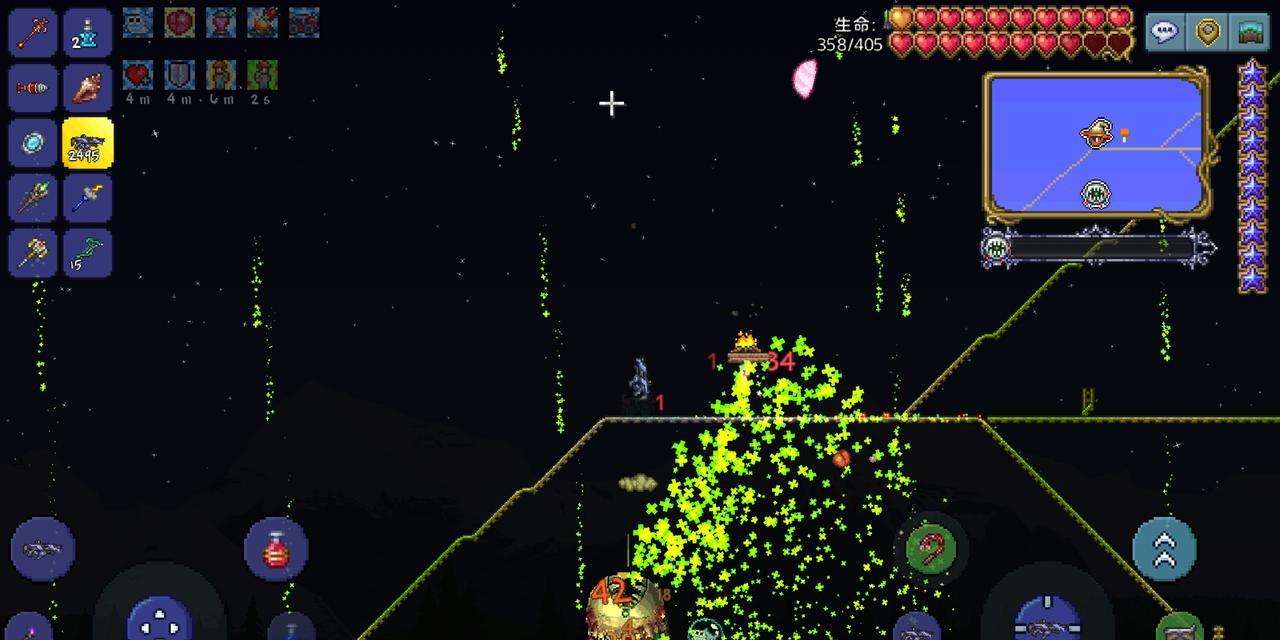Choose the red rocket launcher slot
1280x640 pixels.
(33, 89)
